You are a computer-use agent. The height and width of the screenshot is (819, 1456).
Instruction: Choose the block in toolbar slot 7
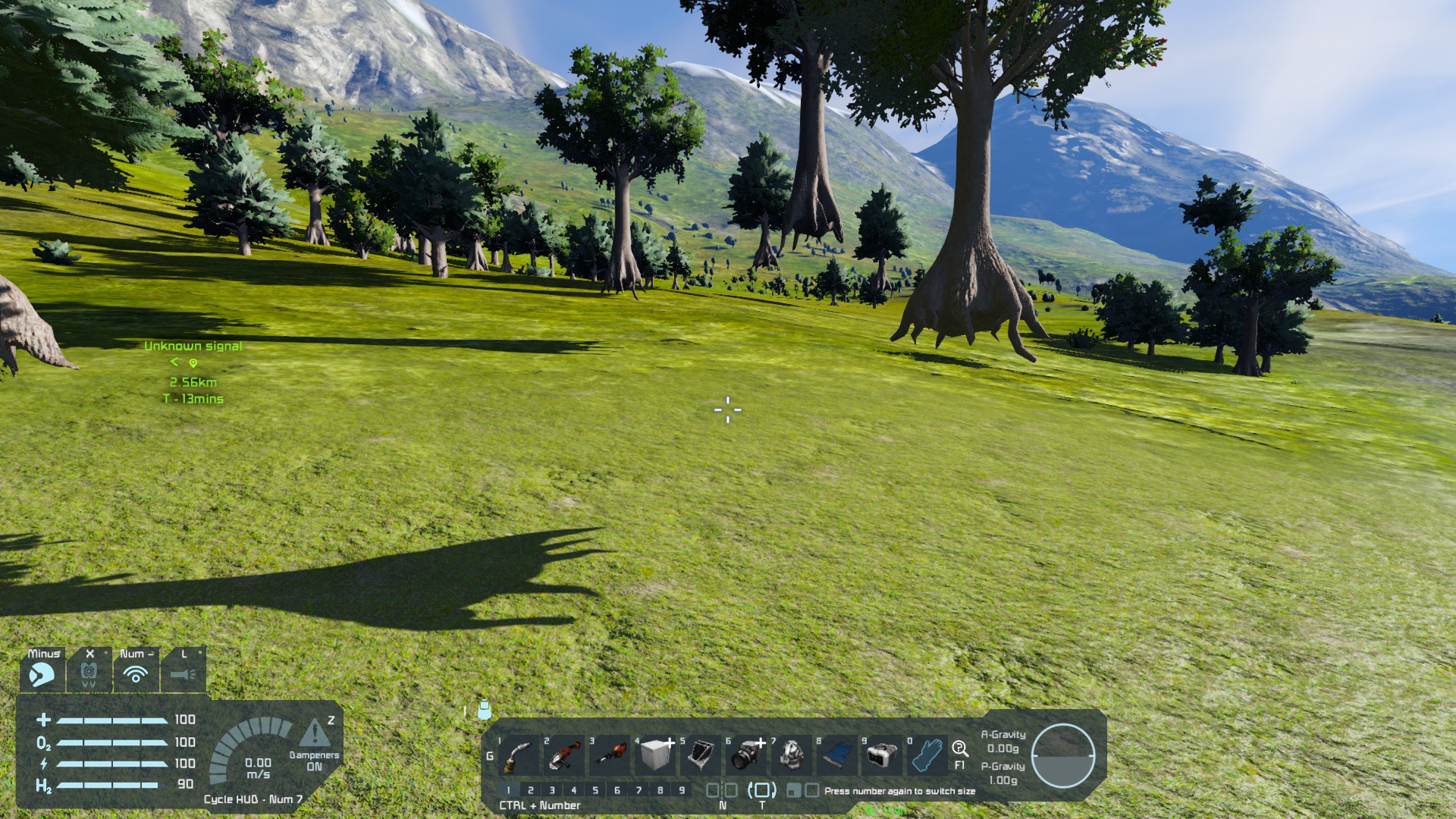pos(792,755)
